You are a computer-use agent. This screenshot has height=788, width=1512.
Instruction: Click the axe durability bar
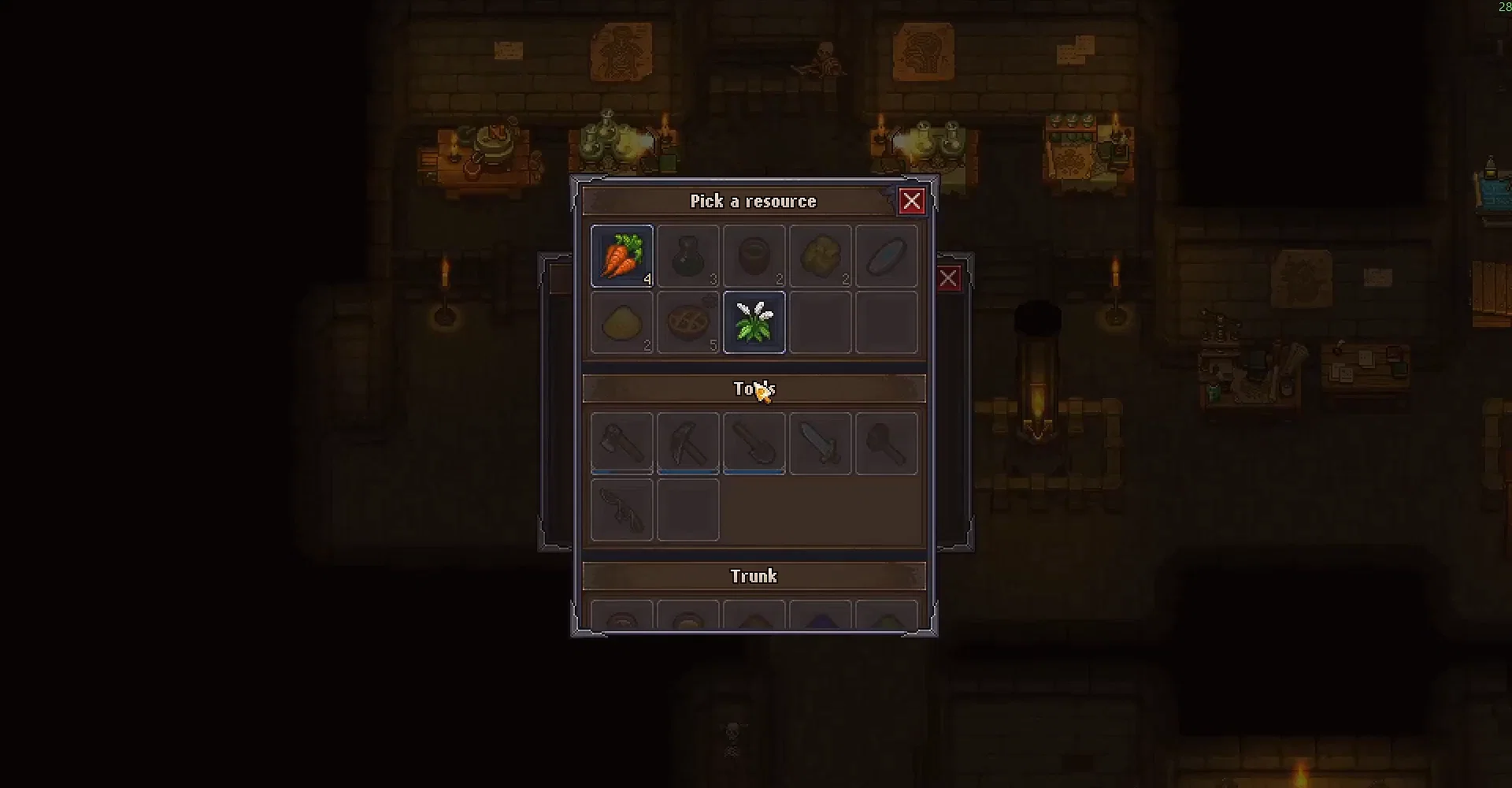621,471
